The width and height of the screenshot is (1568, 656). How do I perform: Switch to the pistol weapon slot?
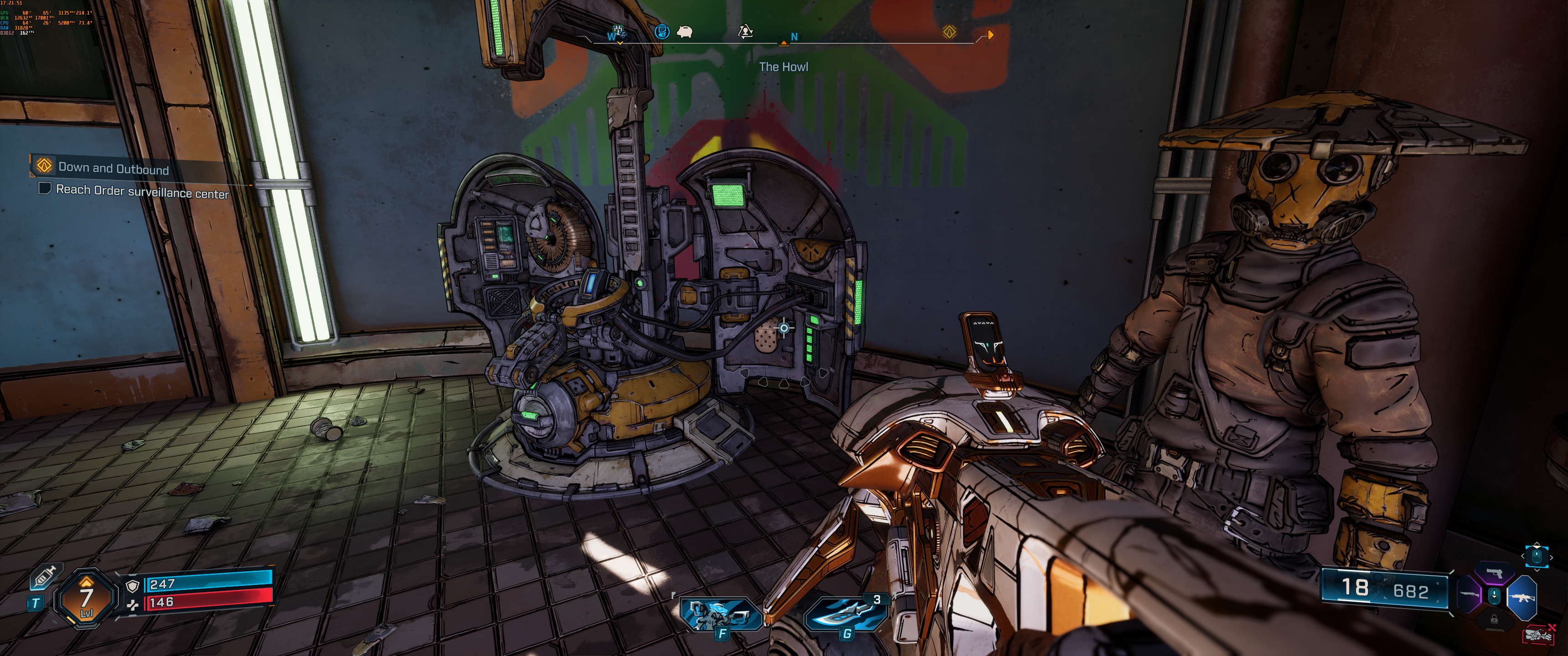[1494, 573]
